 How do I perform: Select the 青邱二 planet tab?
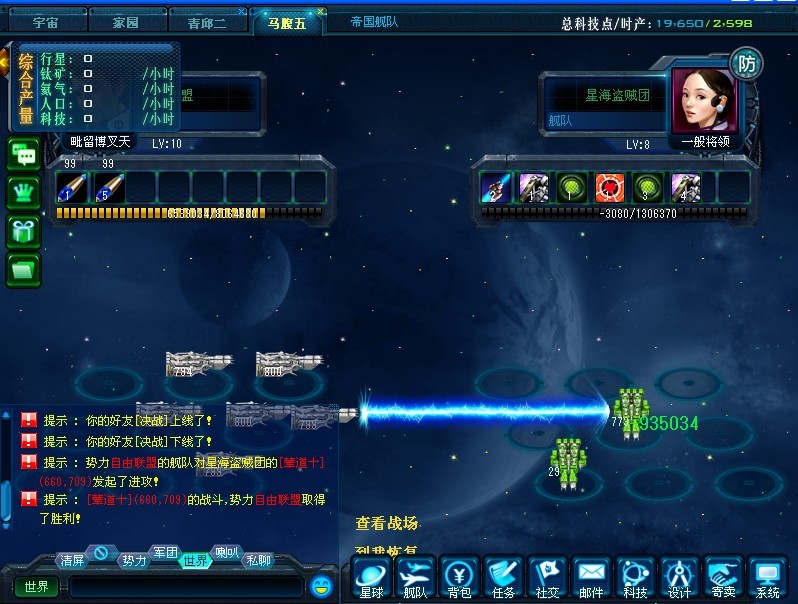pos(209,21)
